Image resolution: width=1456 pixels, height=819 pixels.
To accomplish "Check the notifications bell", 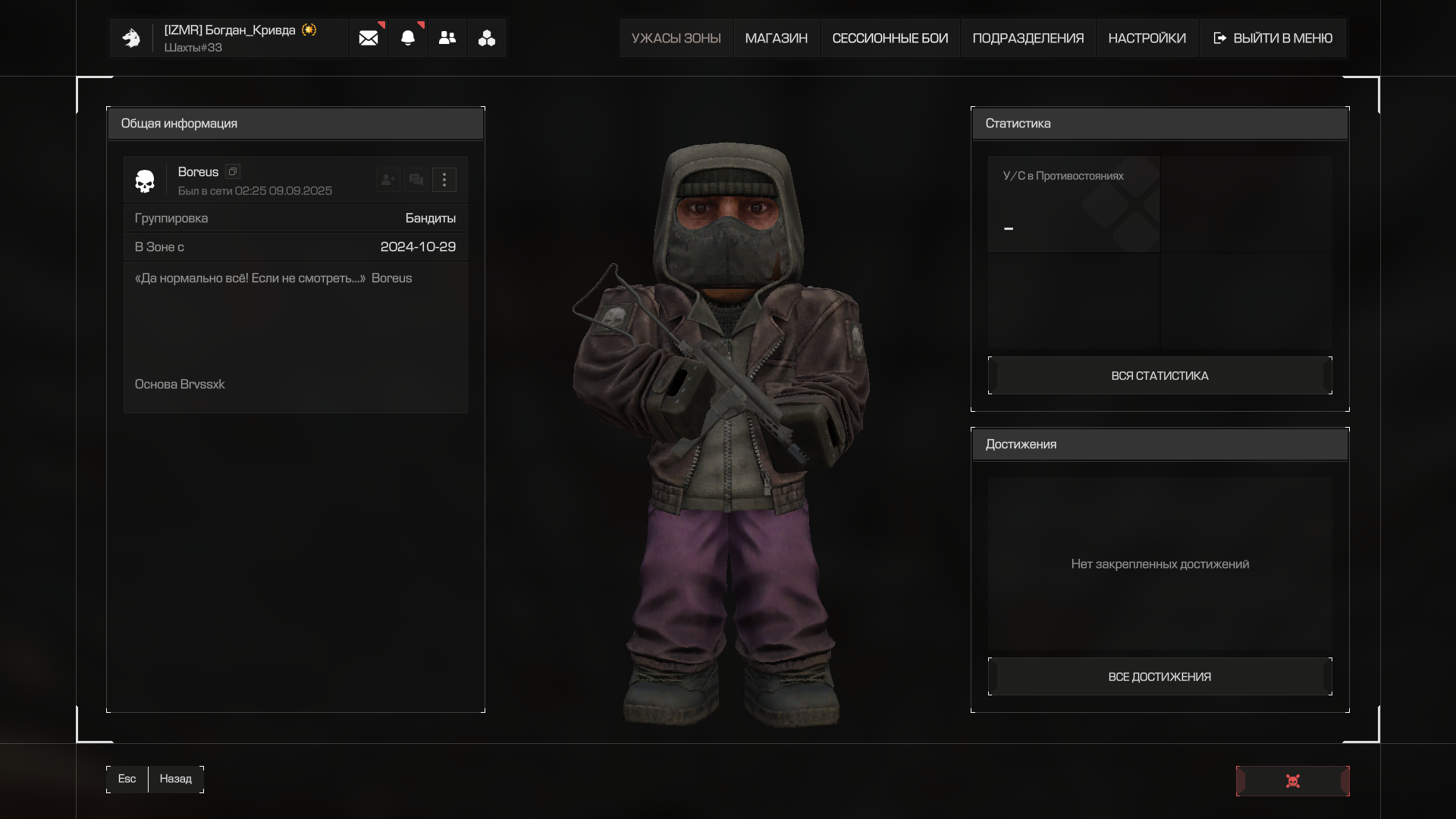I will pos(408,38).
